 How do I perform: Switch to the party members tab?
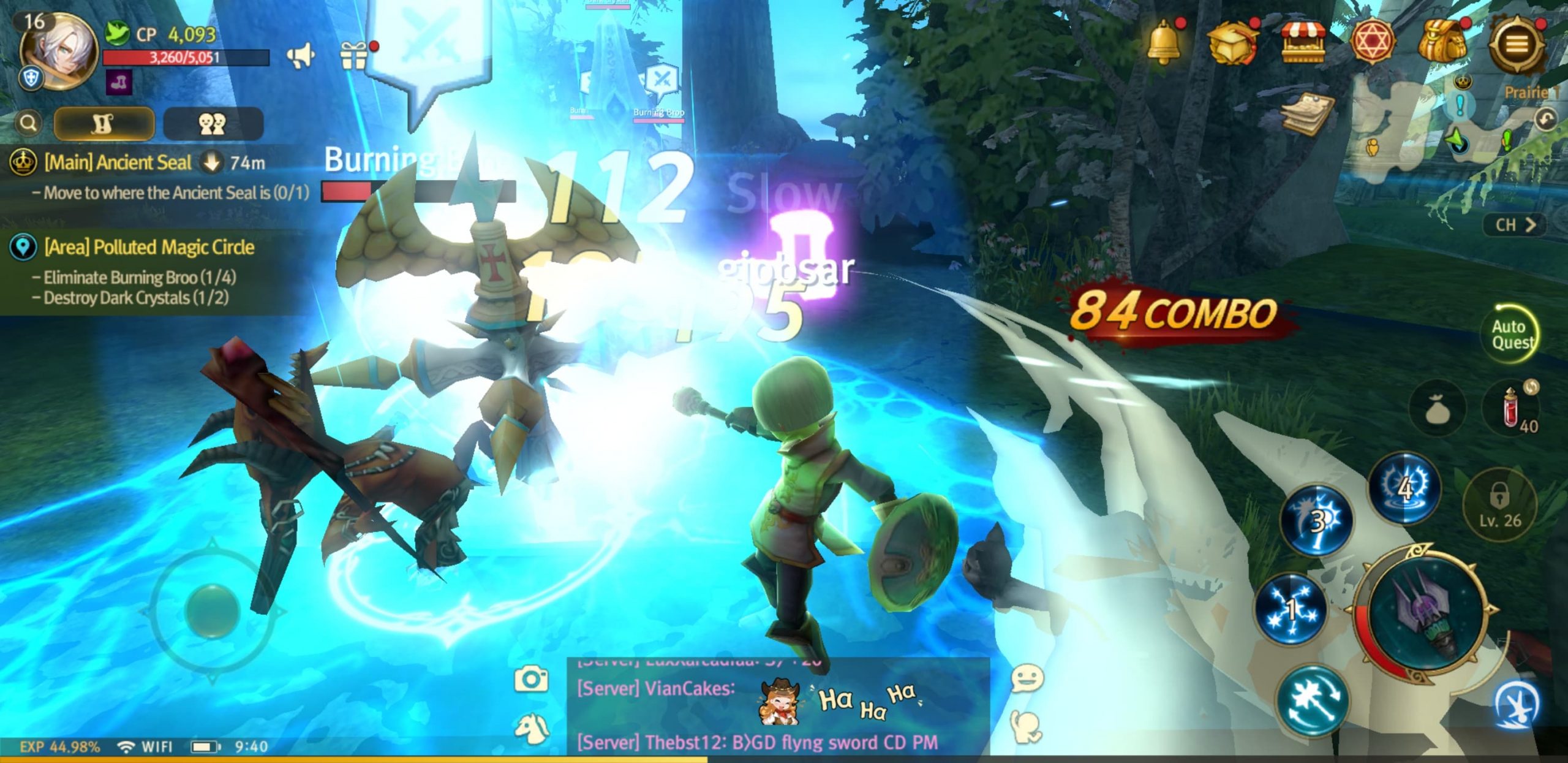213,124
